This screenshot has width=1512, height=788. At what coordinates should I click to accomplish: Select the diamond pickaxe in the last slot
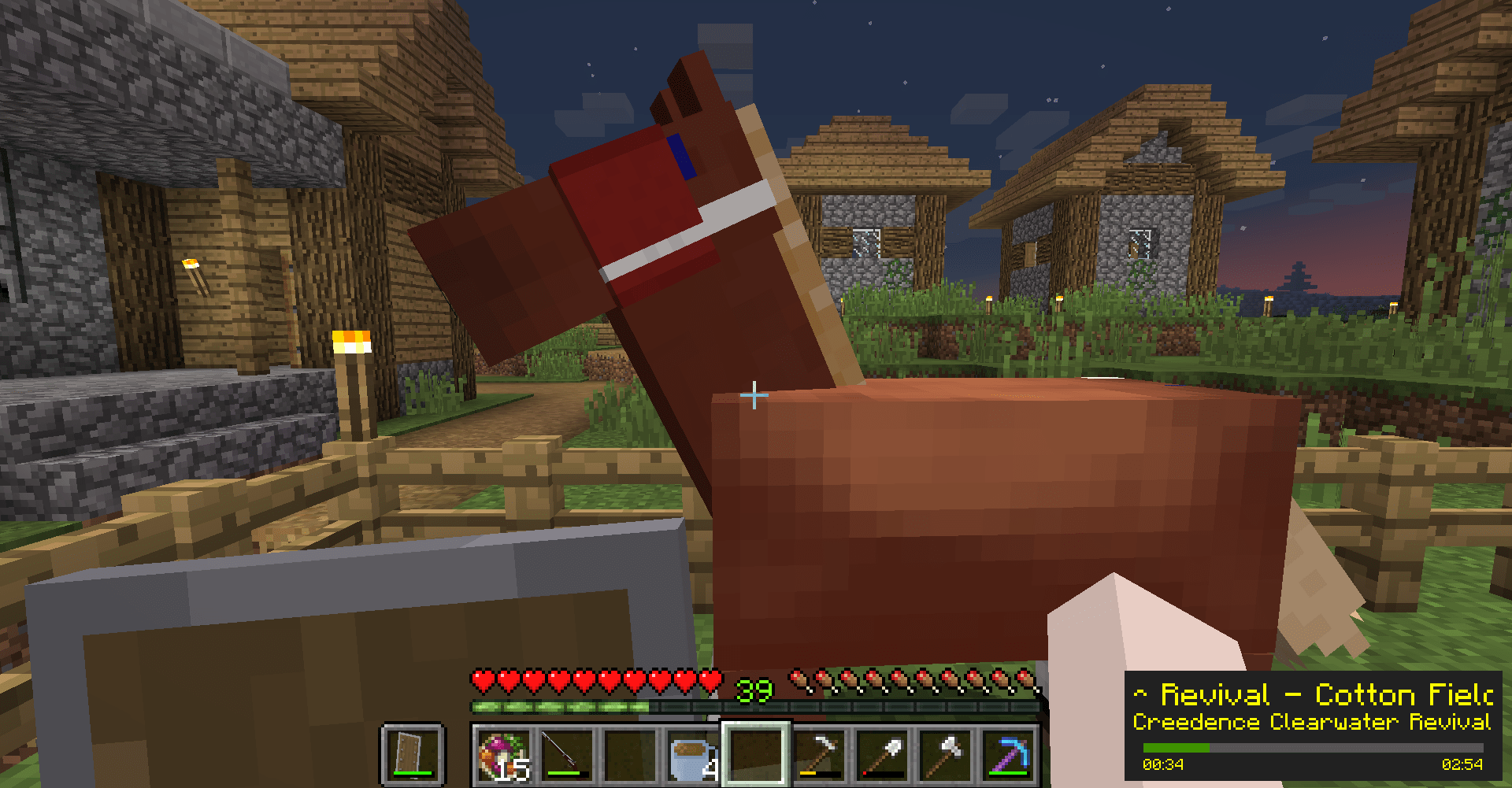[1006, 754]
